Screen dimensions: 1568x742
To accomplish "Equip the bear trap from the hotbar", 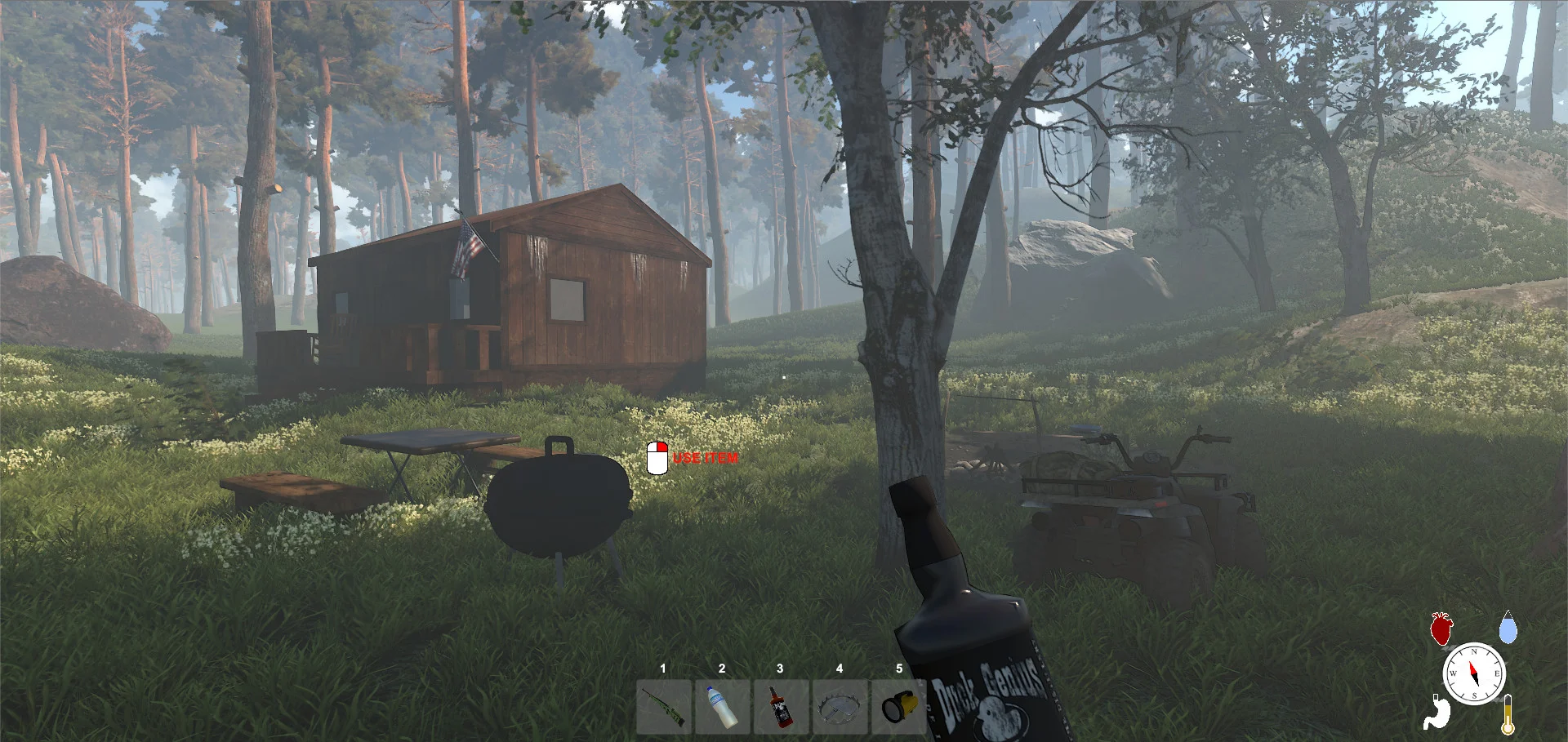I will [840, 707].
